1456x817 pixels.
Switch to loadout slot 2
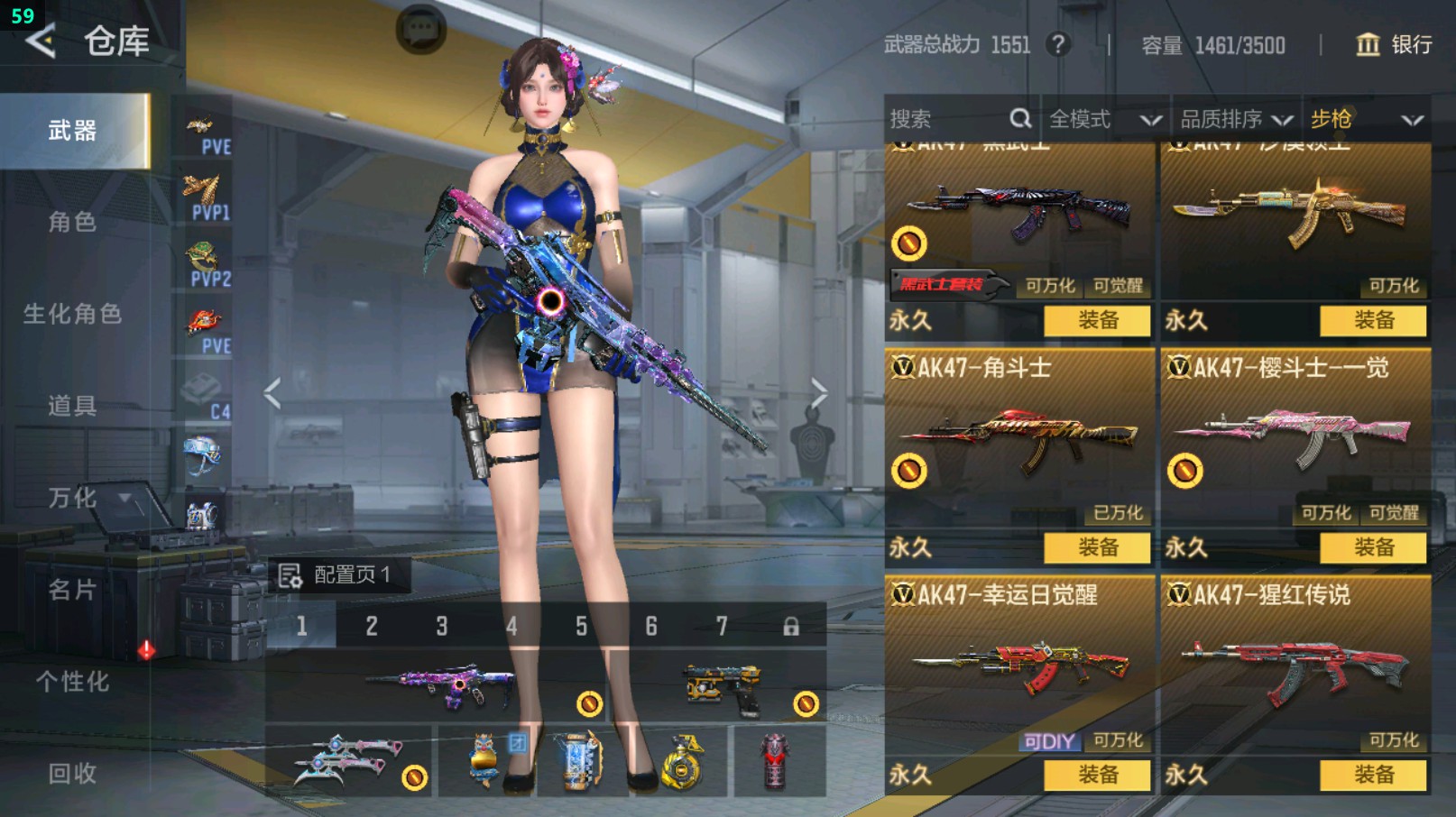point(372,626)
